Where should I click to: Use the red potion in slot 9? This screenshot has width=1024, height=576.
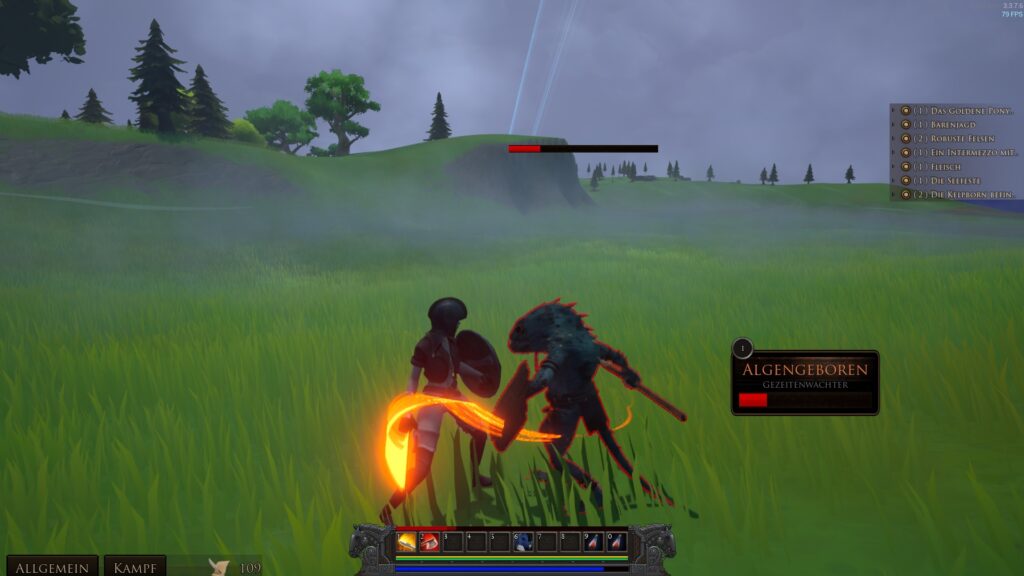click(x=594, y=542)
